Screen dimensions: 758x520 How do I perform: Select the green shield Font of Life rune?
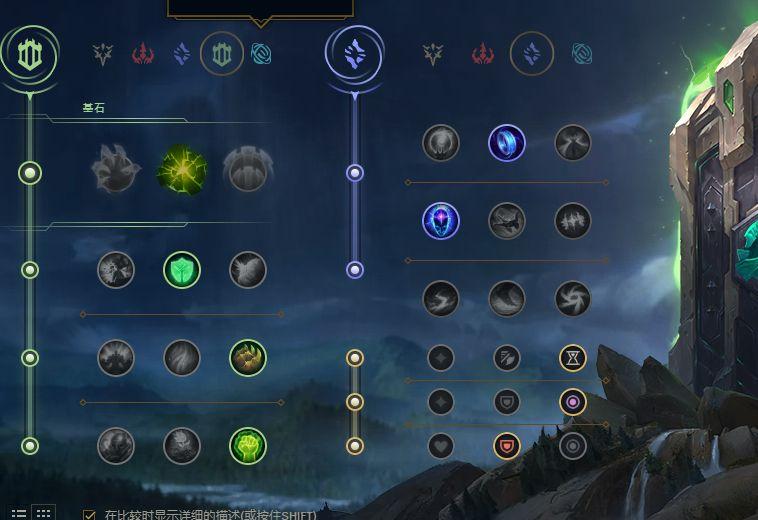(182, 269)
